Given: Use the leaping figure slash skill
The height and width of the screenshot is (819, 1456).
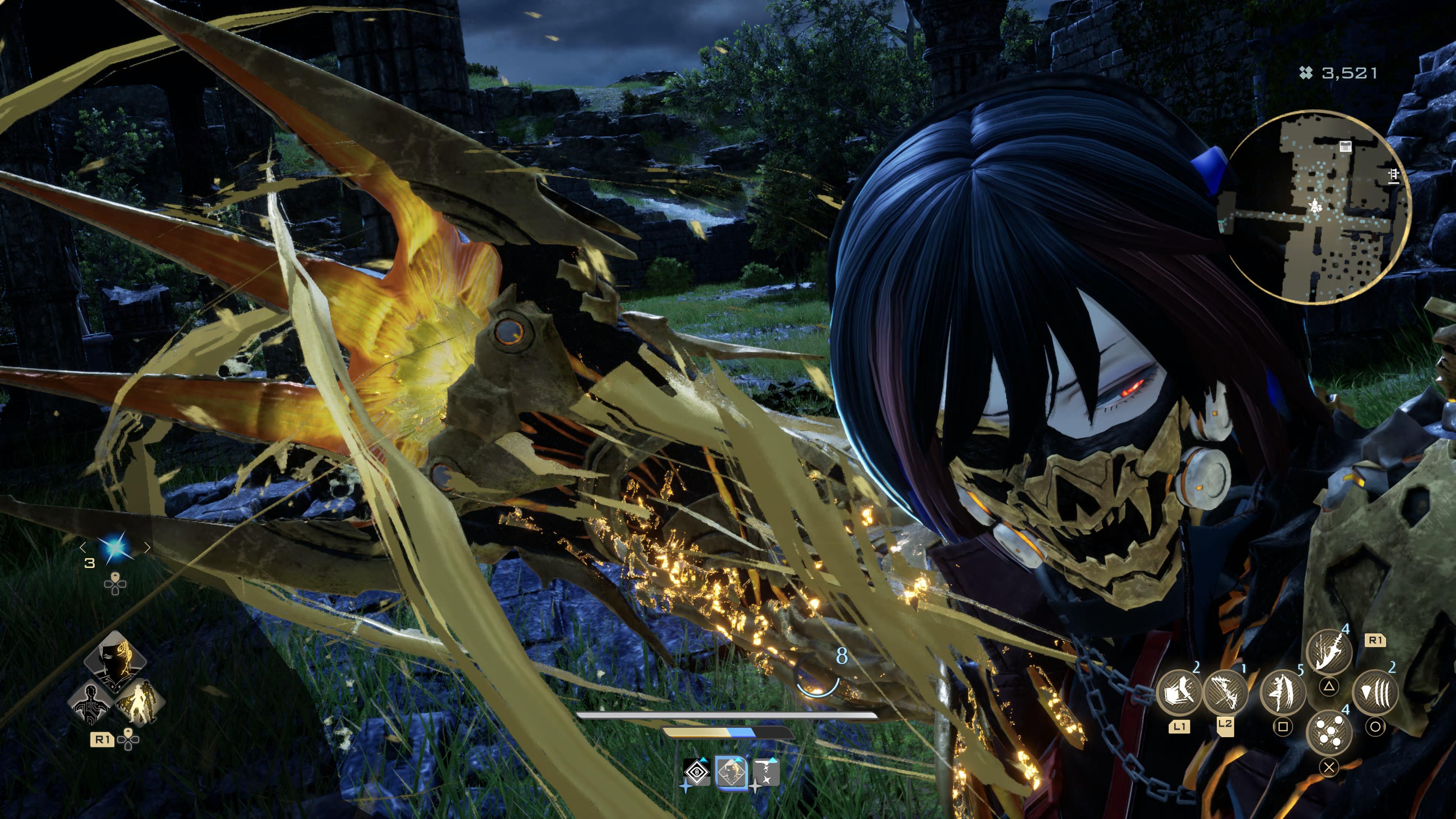Looking at the screenshot, I should coord(1283,692).
